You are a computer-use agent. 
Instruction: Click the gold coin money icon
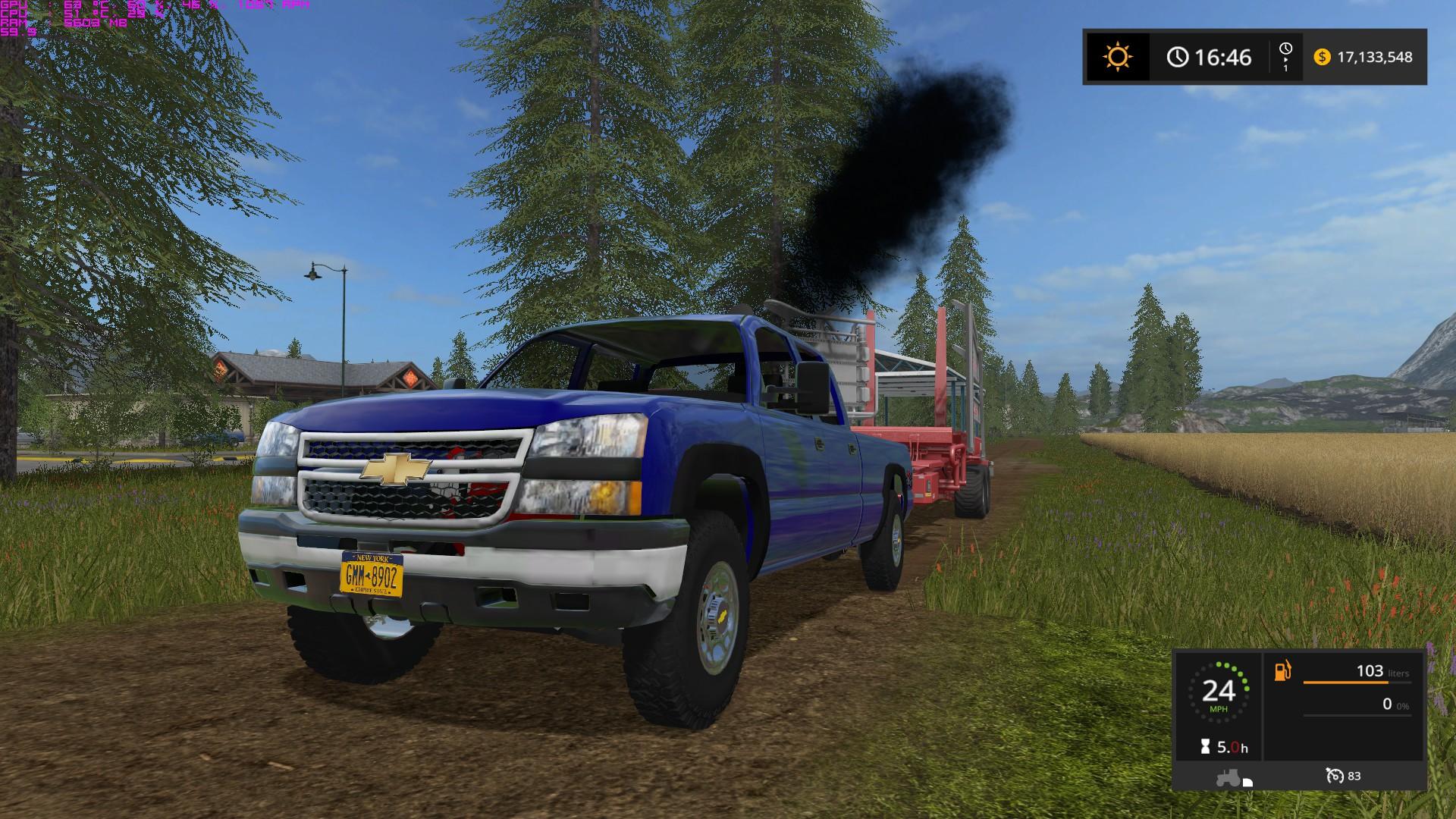tap(1322, 57)
